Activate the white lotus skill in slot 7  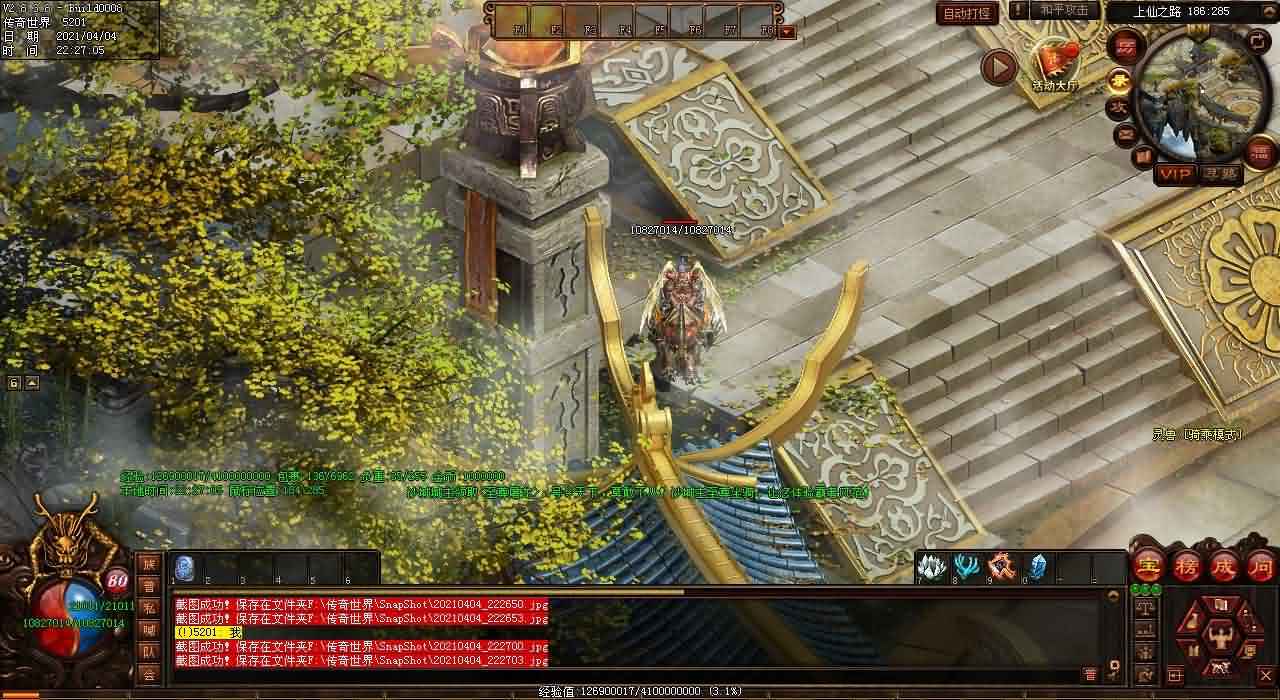(x=932, y=567)
